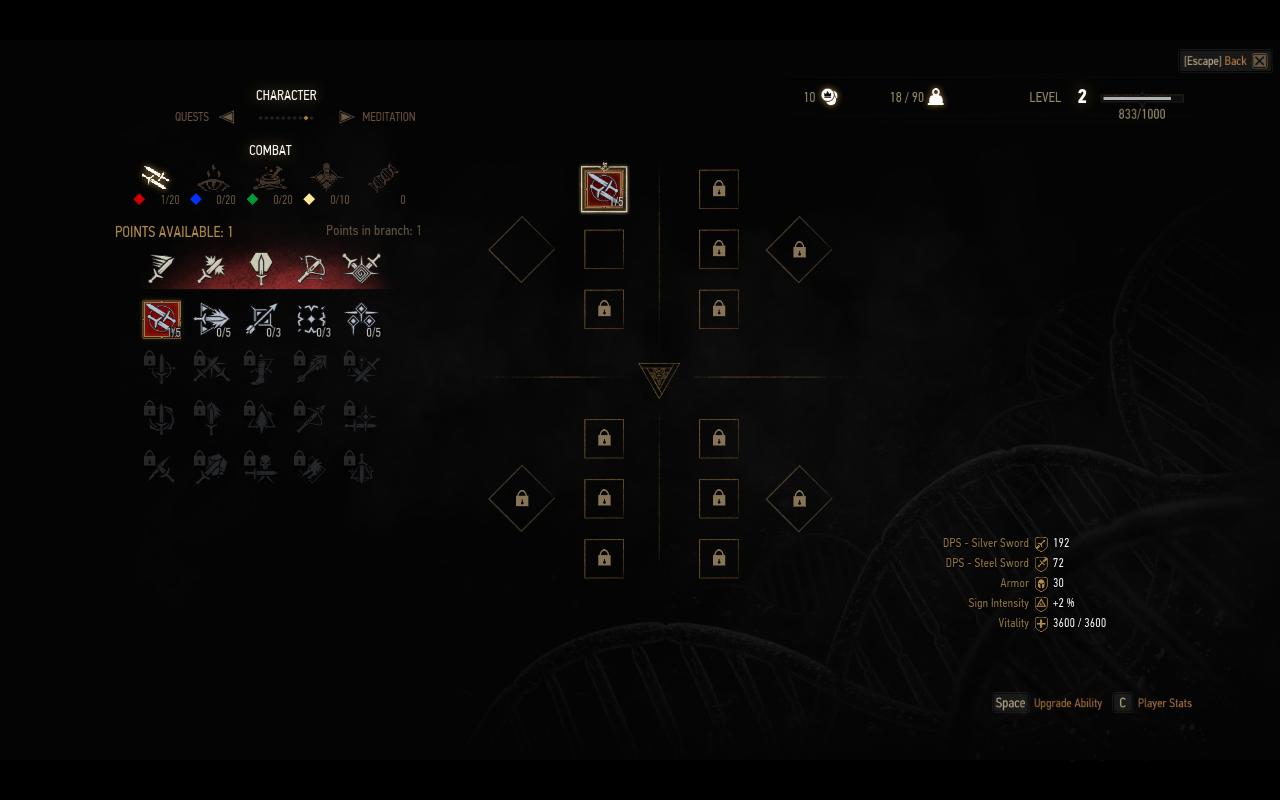Screen dimensions: 1280x800
Task: Close the menu with the Back button
Action: click(1225, 61)
